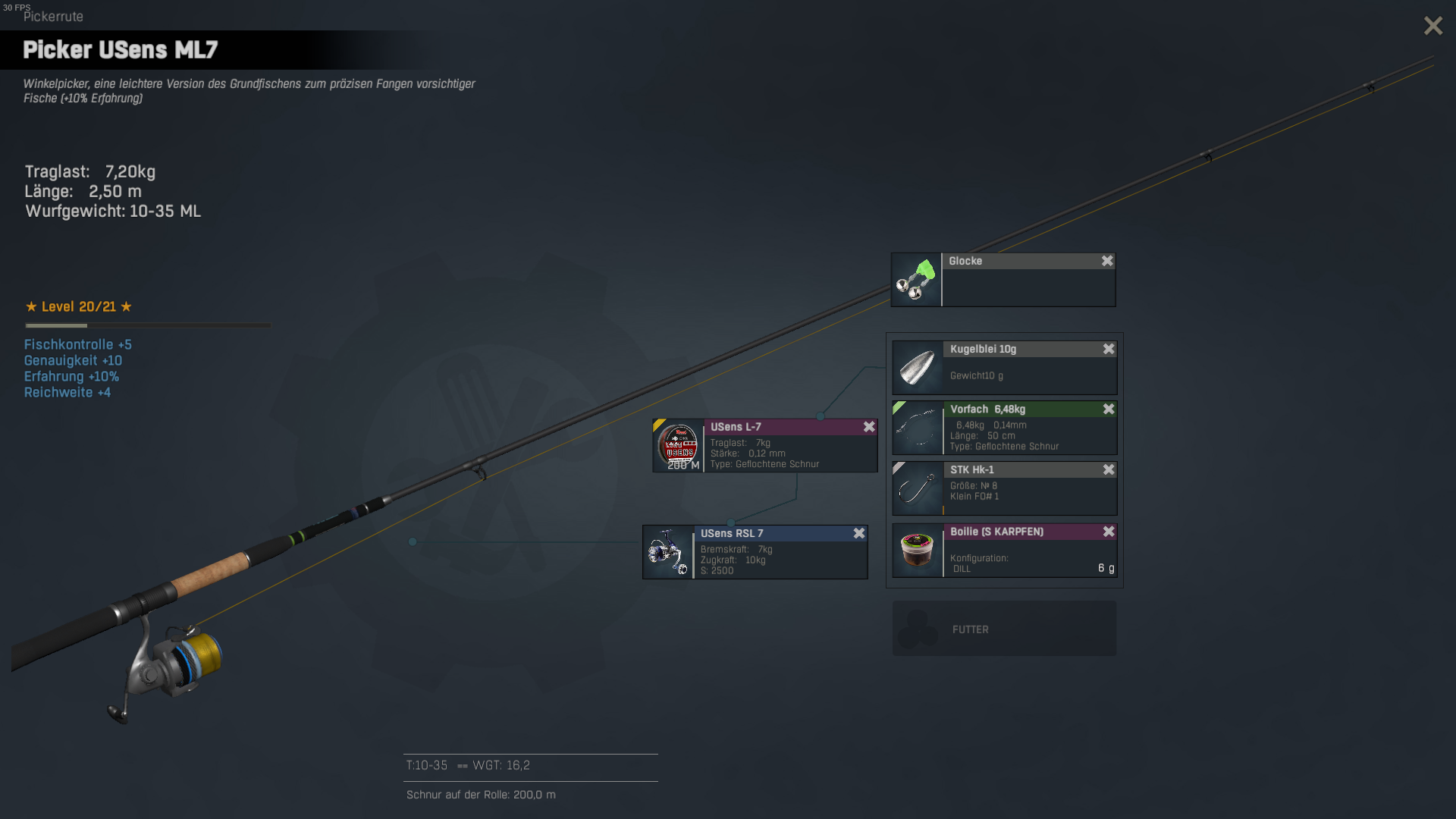Select the Glocke bell slot
The height and width of the screenshot is (819, 1456).
coord(1003,281)
